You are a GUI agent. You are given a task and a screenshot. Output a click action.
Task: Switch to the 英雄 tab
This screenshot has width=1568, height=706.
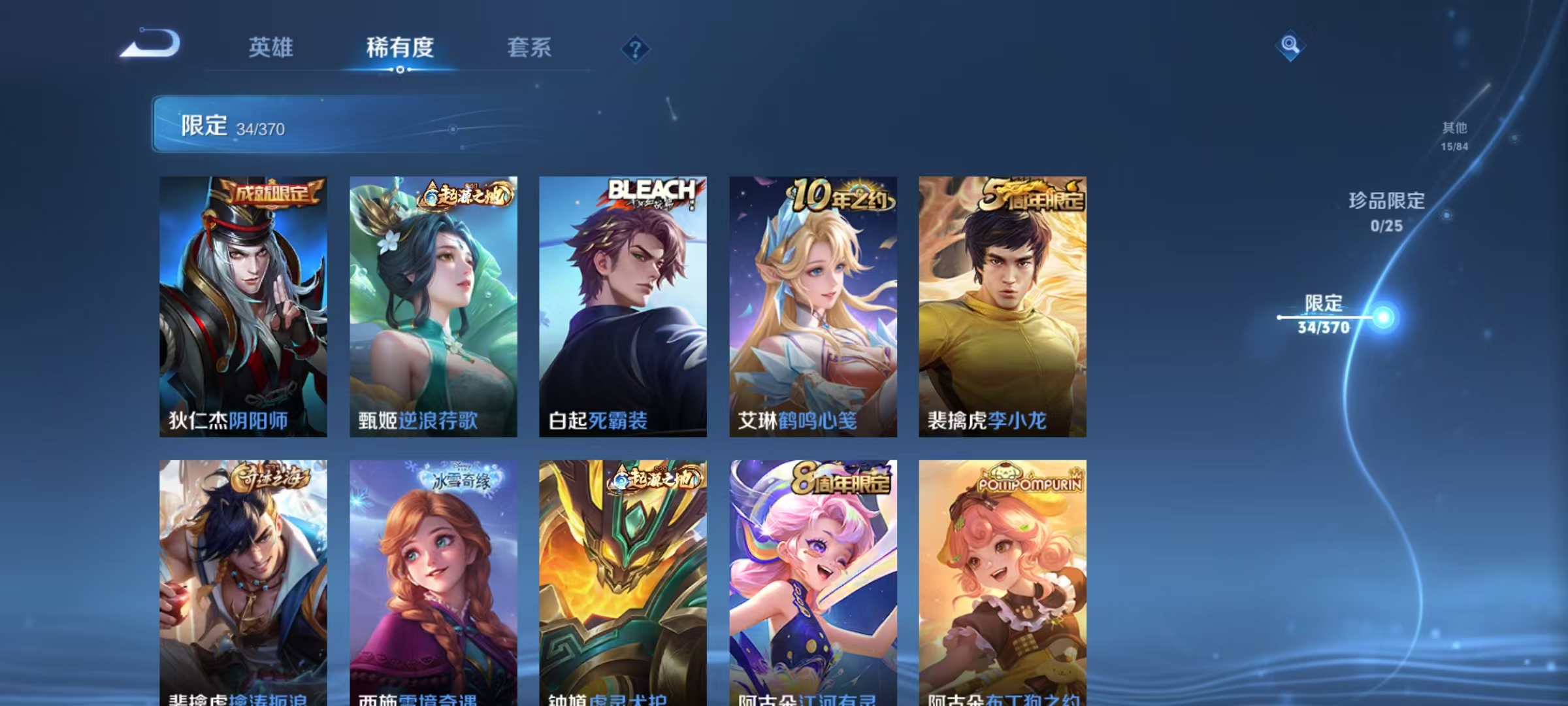270,47
